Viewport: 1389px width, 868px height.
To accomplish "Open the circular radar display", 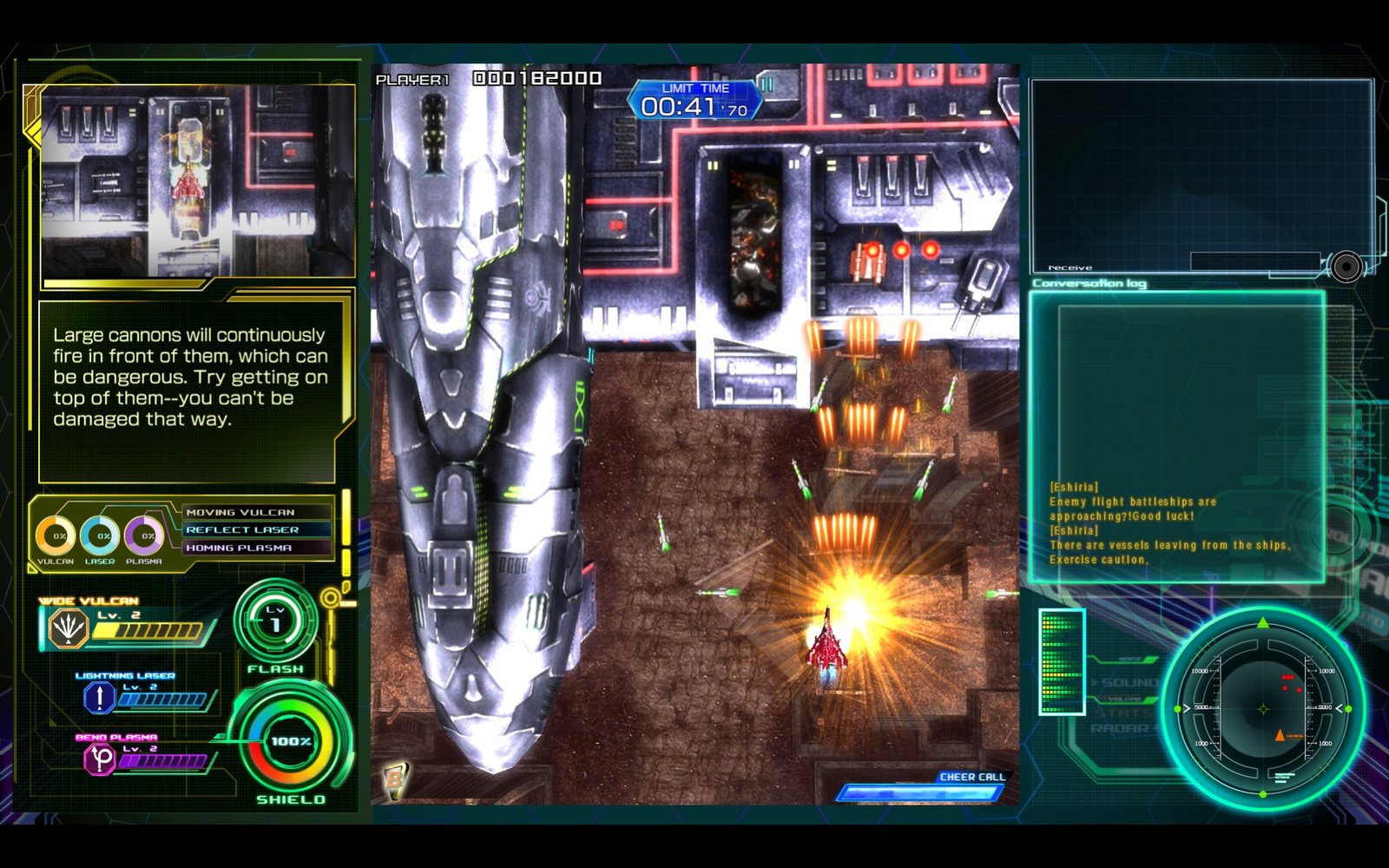I will click(x=1263, y=708).
